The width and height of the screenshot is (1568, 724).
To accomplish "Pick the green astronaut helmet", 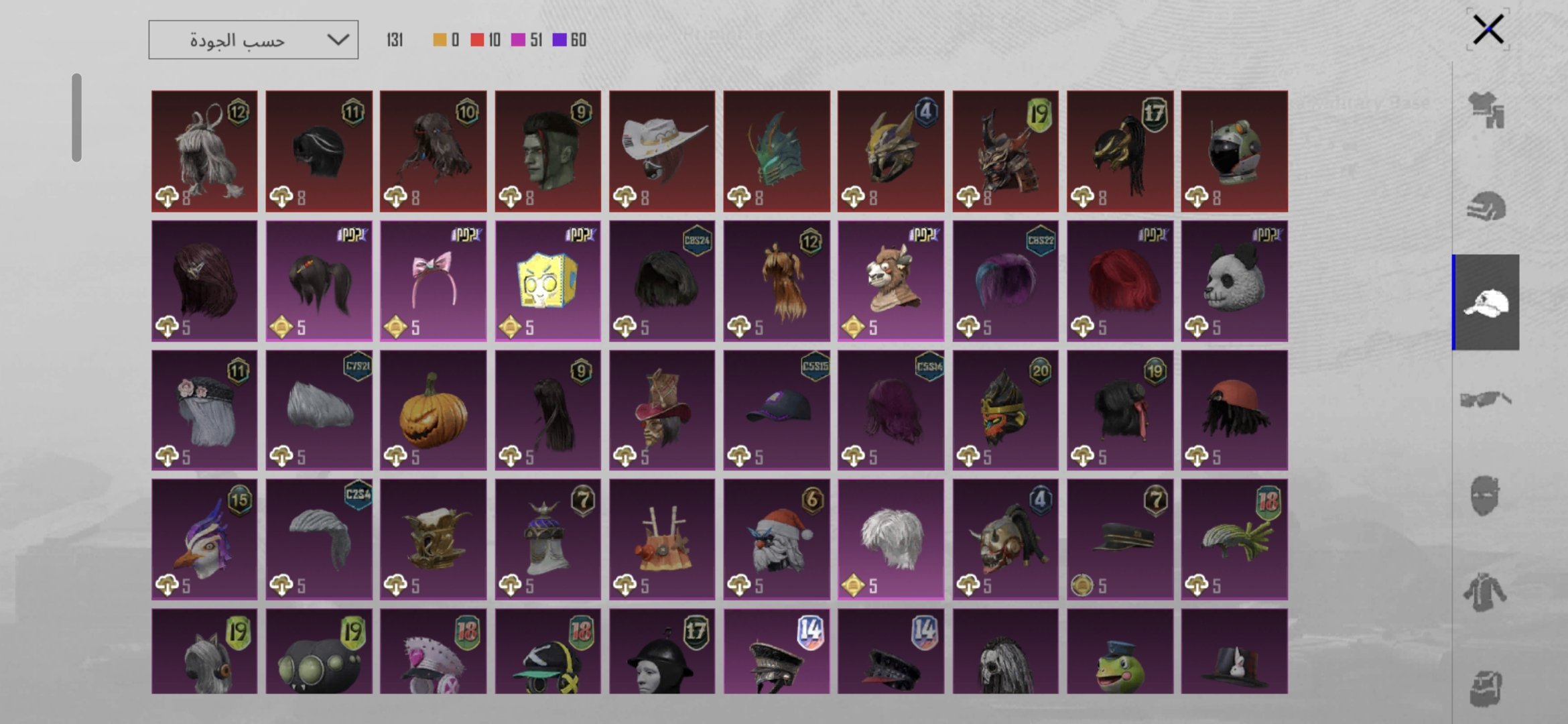I will 1234,152.
